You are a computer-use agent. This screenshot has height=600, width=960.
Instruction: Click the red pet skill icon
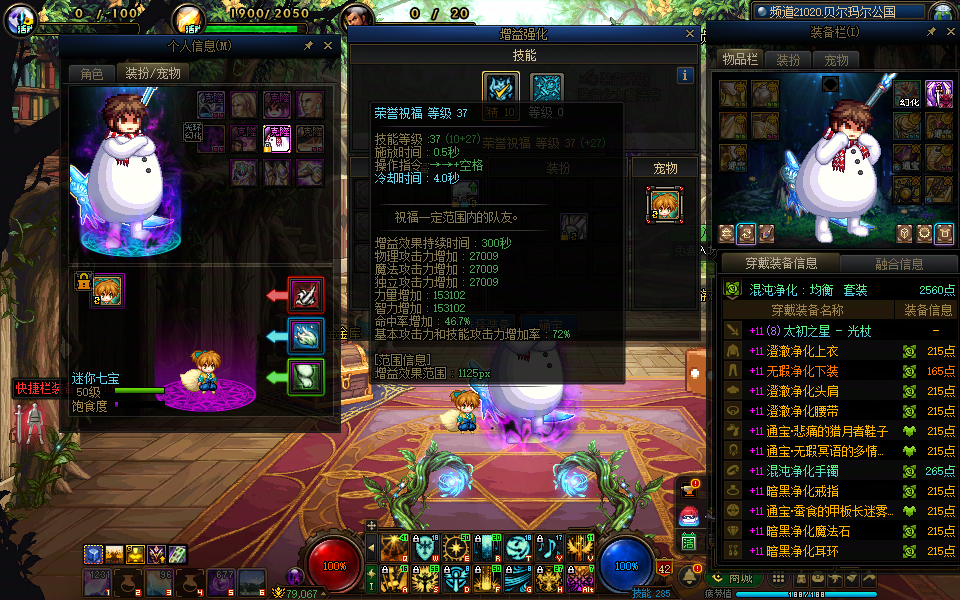306,295
